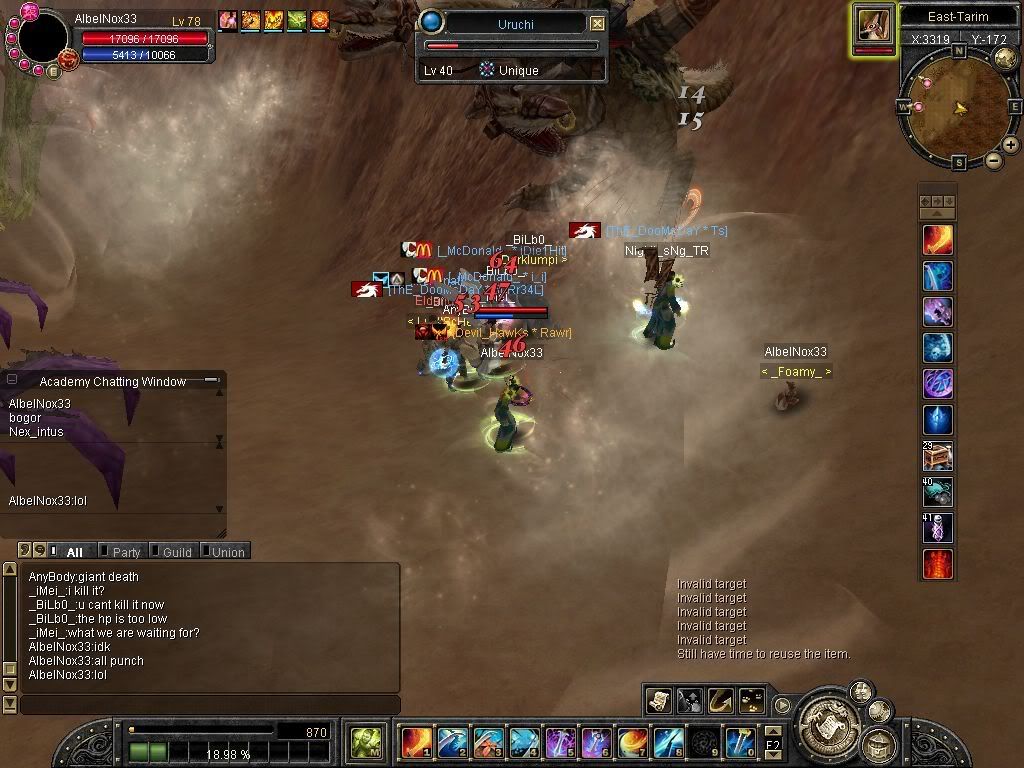Activate the purple lightning skill in slot 5
1024x768 pixels.
[561, 742]
